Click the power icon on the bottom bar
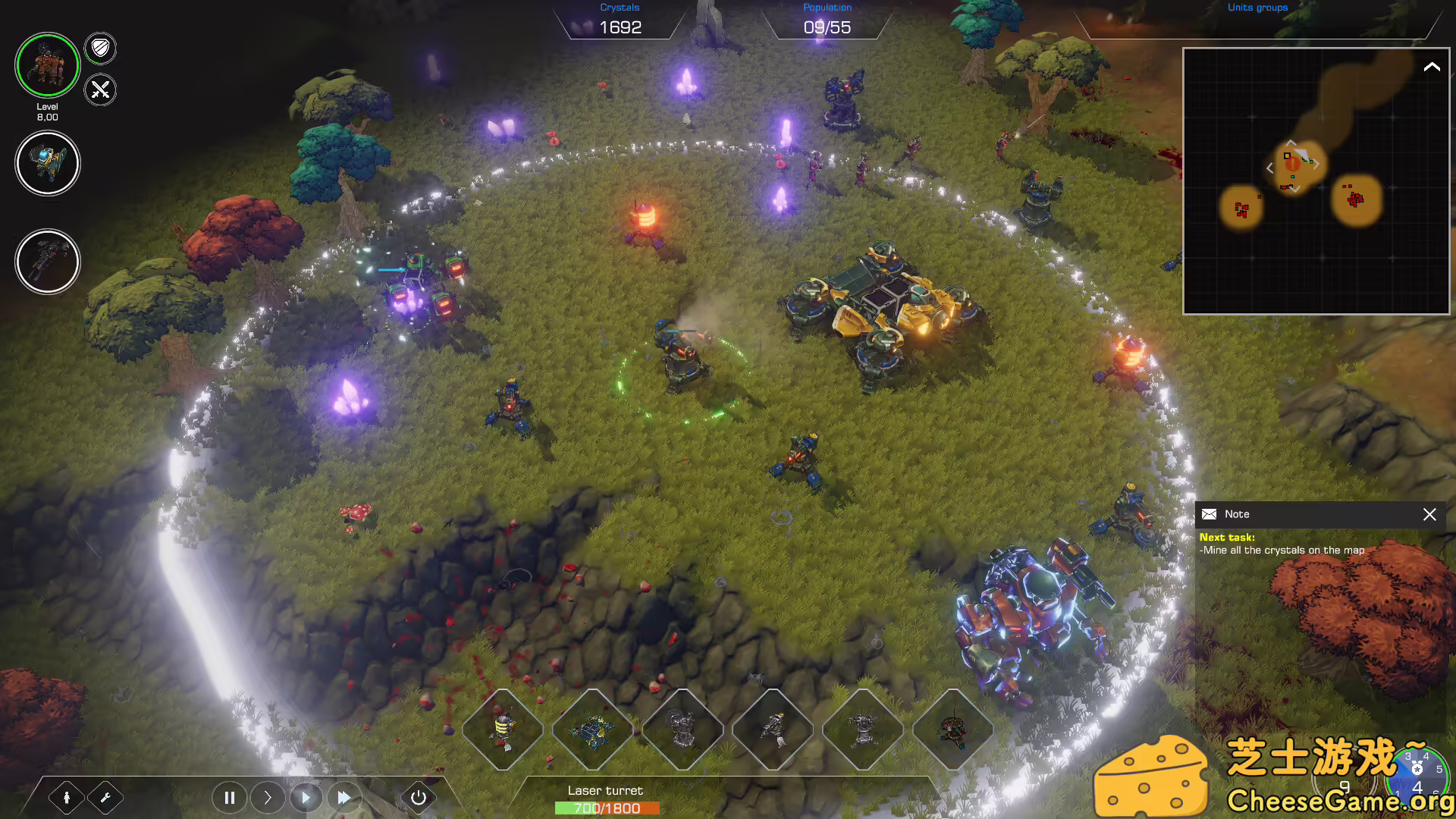 (418, 797)
